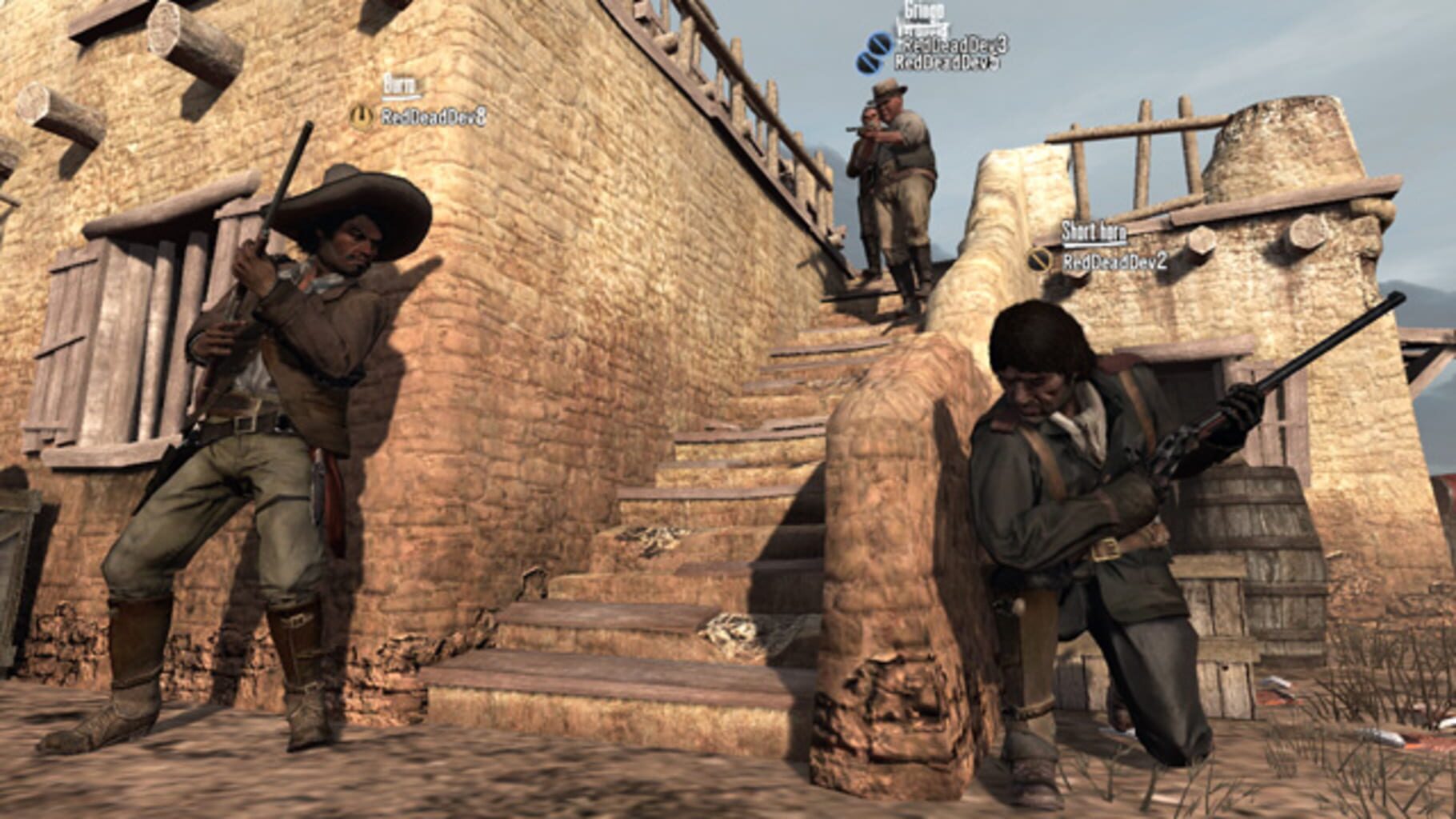Click the RedDeadDev2 player name

coord(1115,262)
